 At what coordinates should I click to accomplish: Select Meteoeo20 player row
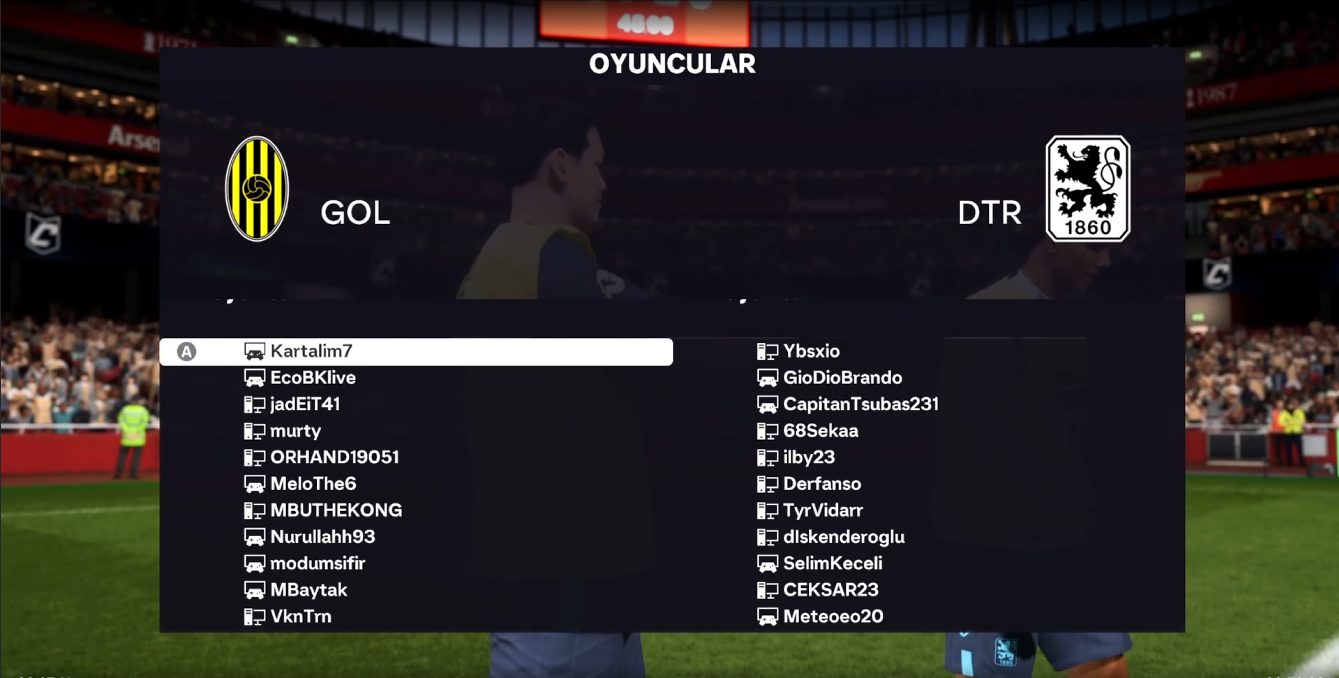pyautogui.click(x=832, y=617)
